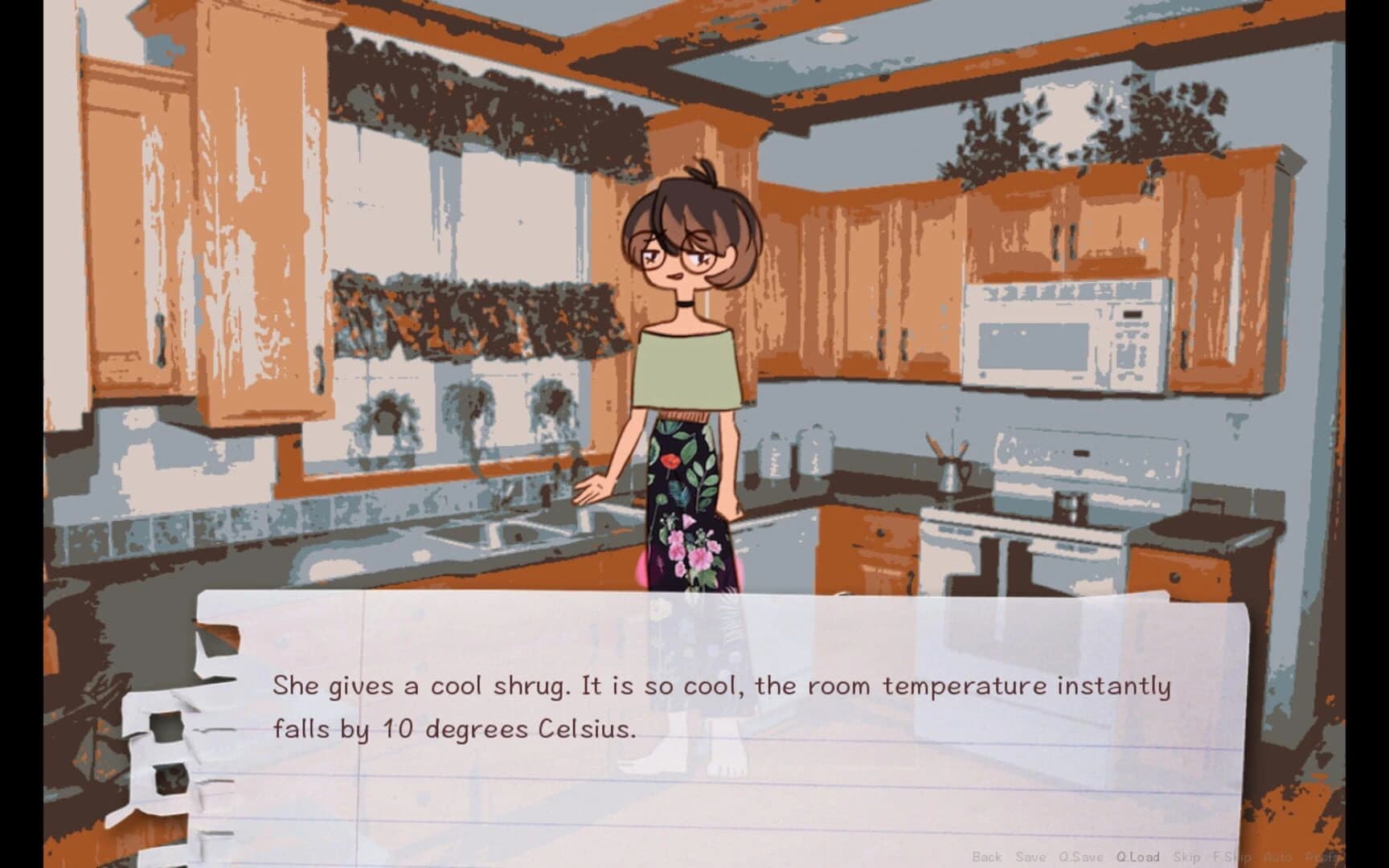Open the Save screen
Viewport: 1389px width, 868px height.
pos(1030,856)
